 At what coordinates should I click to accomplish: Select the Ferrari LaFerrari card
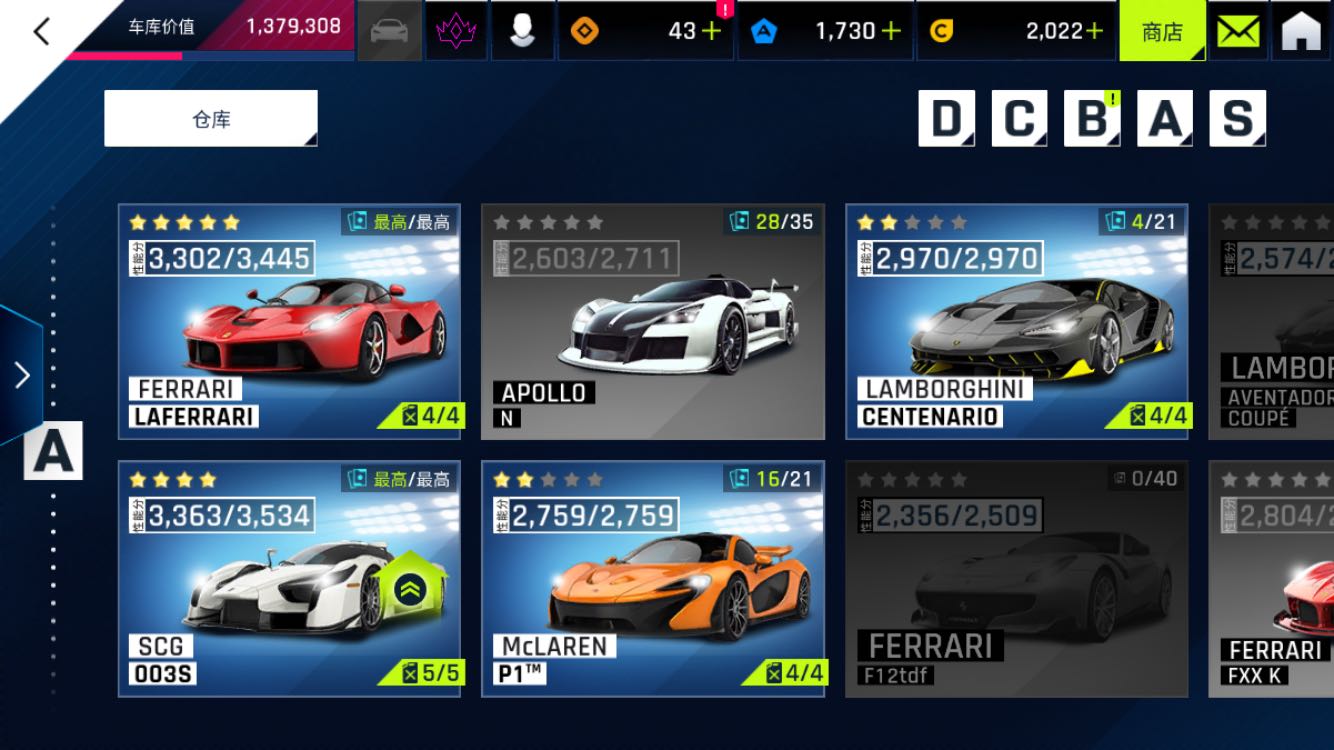tap(289, 322)
